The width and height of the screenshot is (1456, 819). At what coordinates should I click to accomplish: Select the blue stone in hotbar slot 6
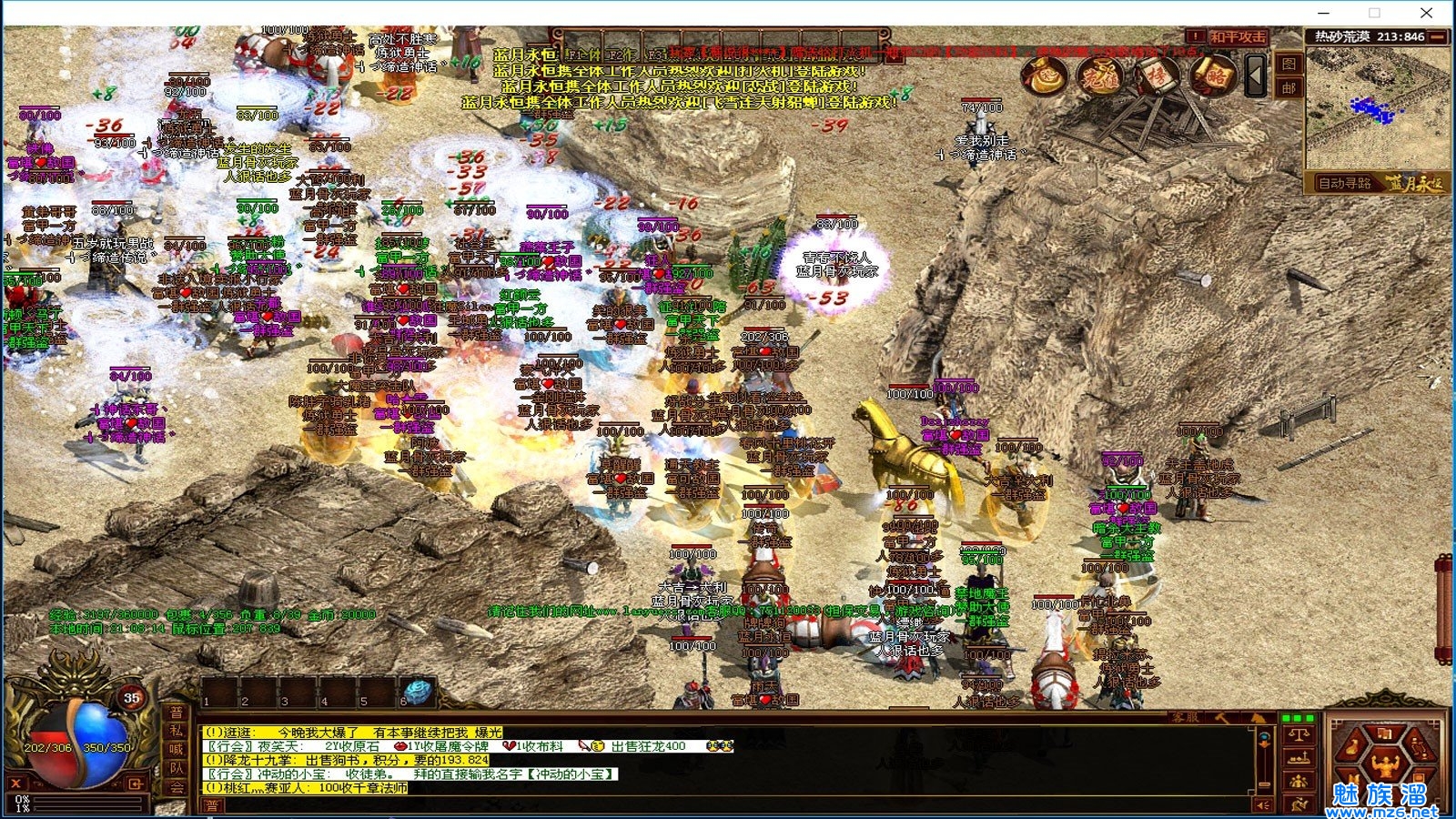tap(416, 693)
